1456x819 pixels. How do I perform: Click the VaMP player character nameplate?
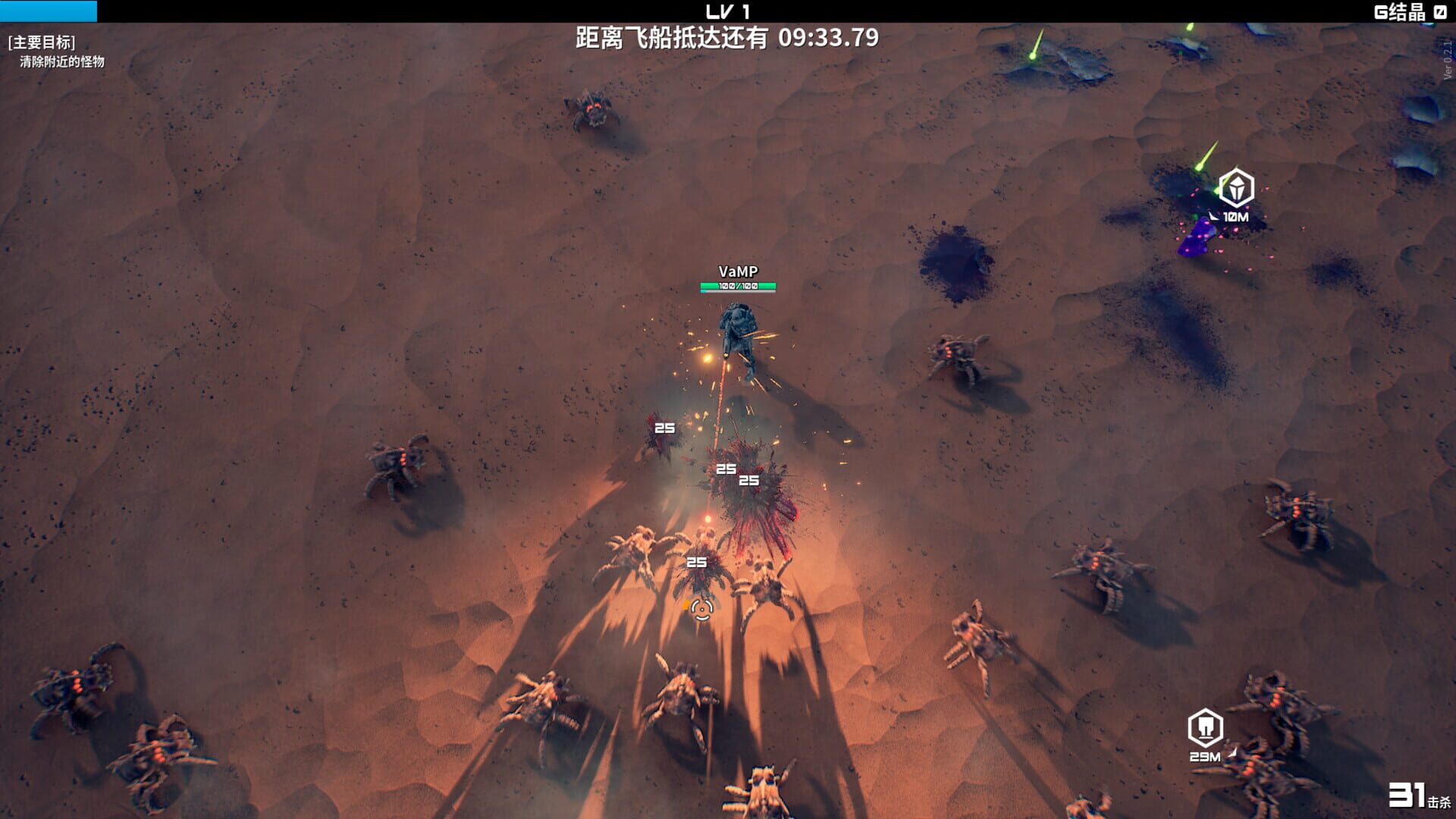739,270
